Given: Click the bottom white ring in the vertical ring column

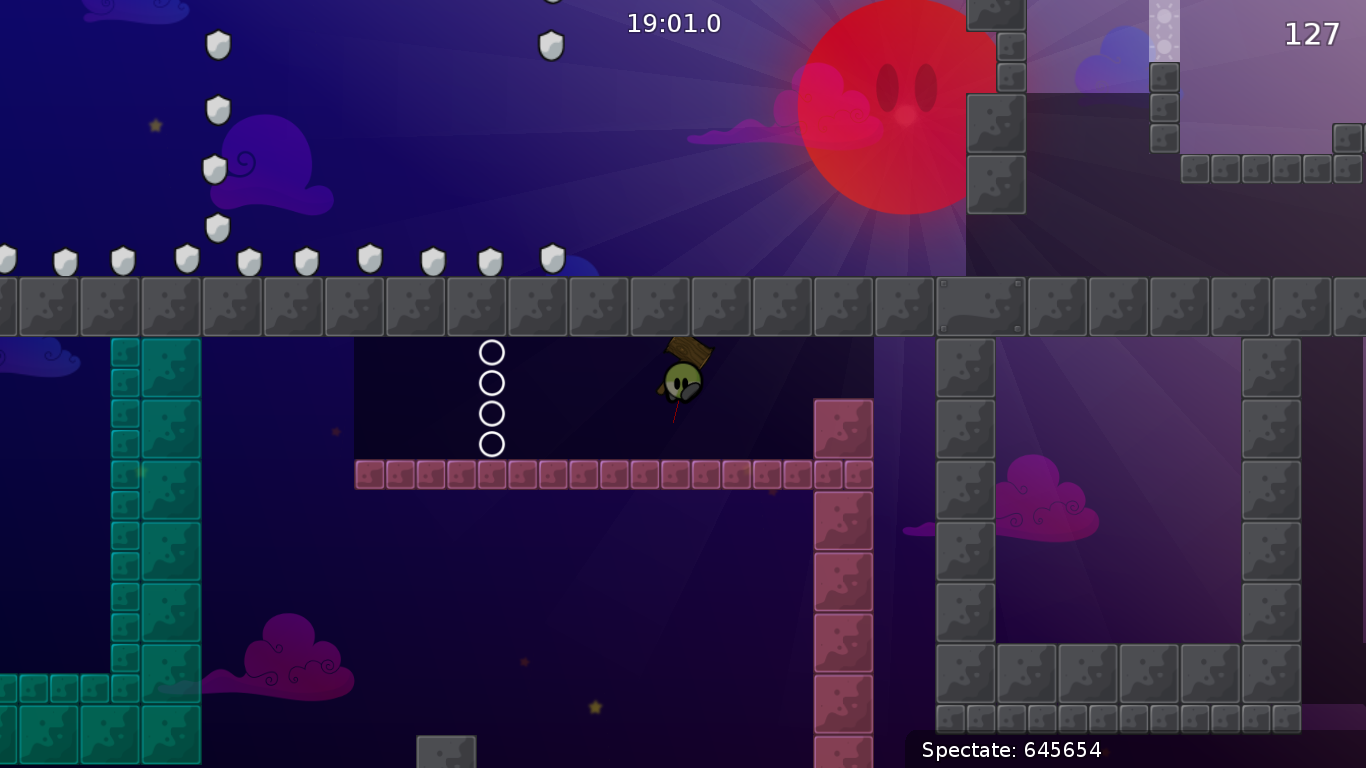Looking at the screenshot, I should coord(492,443).
